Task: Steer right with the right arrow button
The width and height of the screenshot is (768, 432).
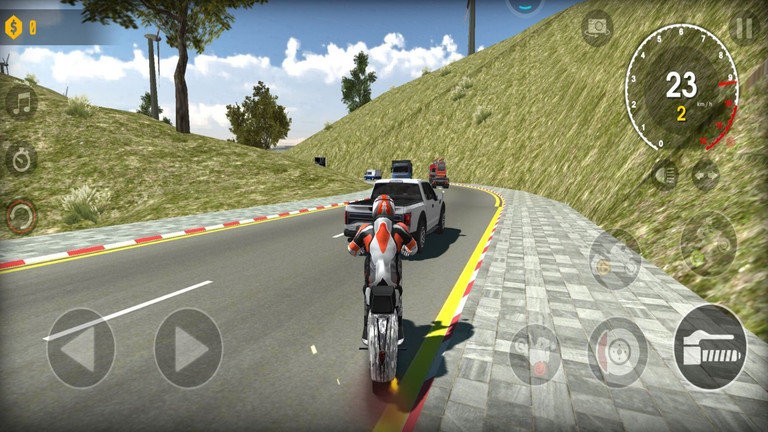Action: pyautogui.click(x=188, y=348)
